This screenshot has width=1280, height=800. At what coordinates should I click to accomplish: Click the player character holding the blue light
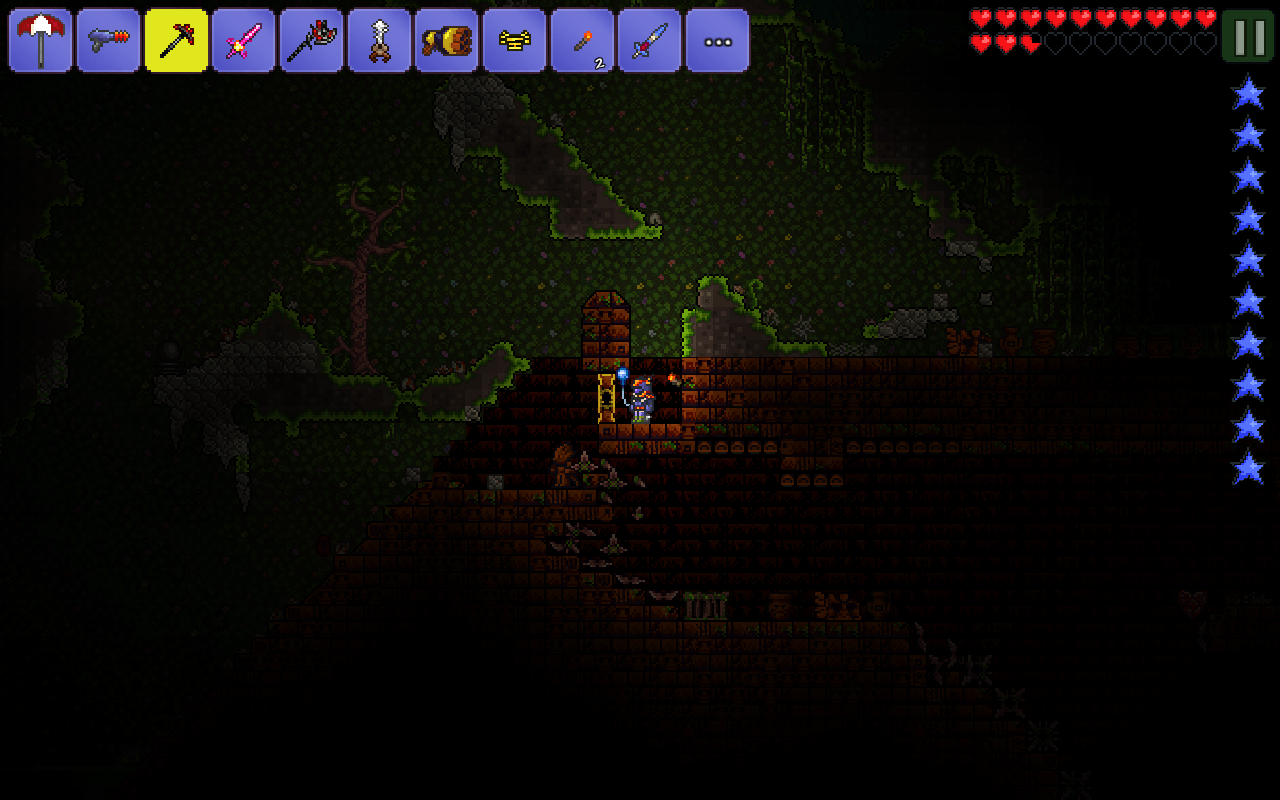641,398
